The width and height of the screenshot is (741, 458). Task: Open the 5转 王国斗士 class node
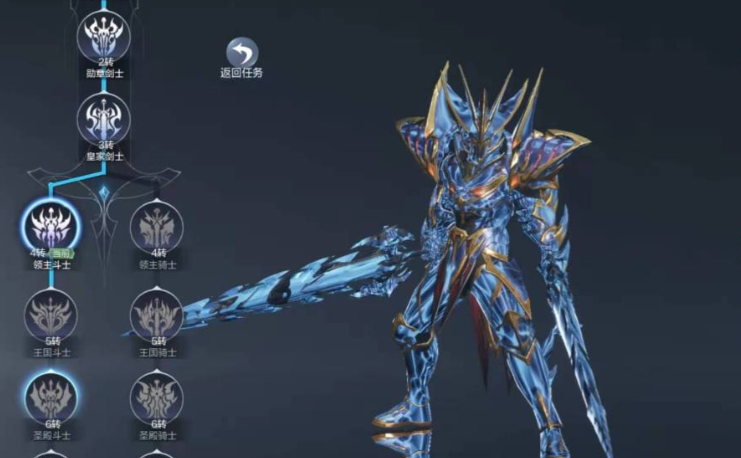pos(50,315)
